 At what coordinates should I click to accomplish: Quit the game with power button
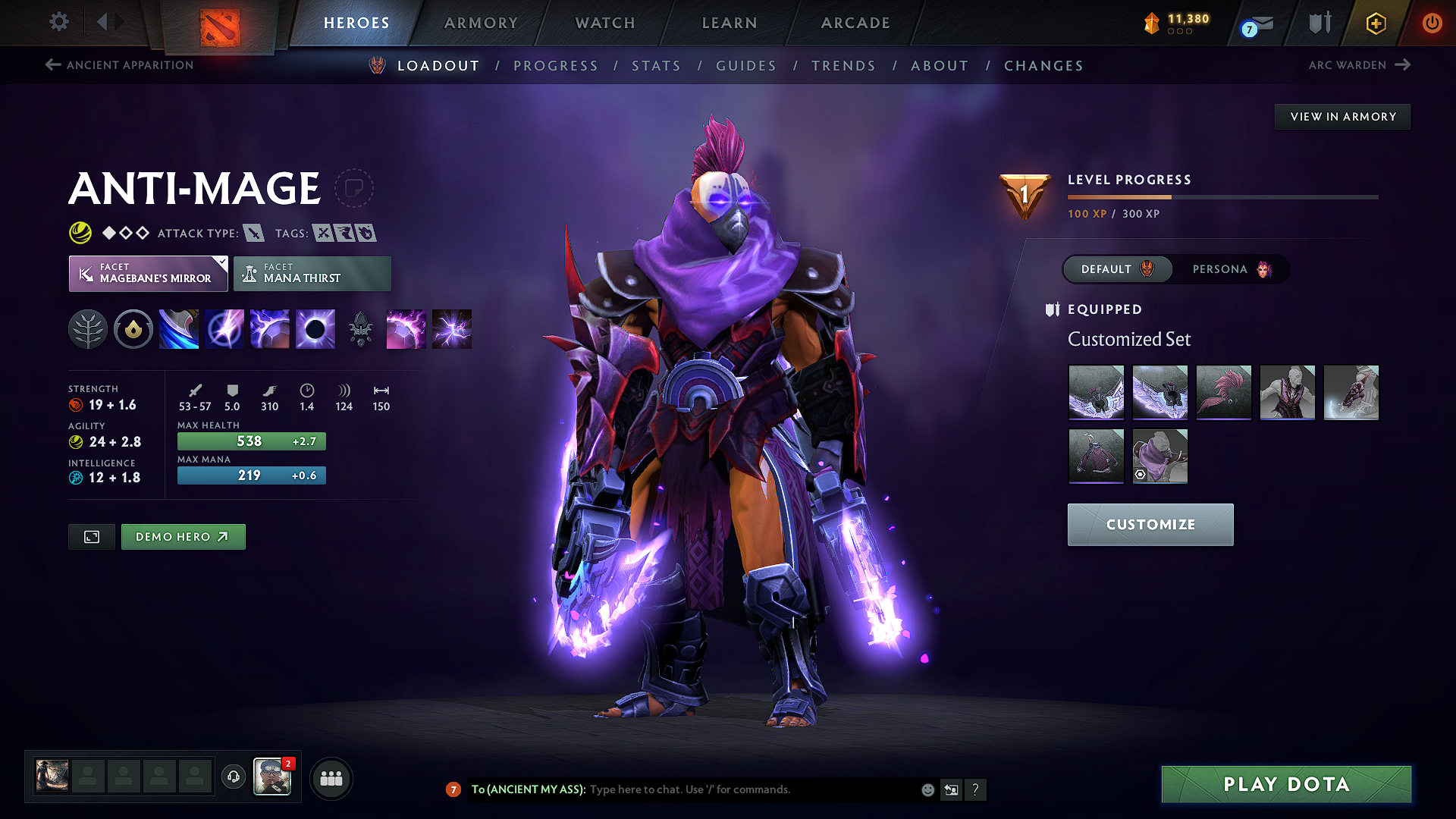[1432, 23]
